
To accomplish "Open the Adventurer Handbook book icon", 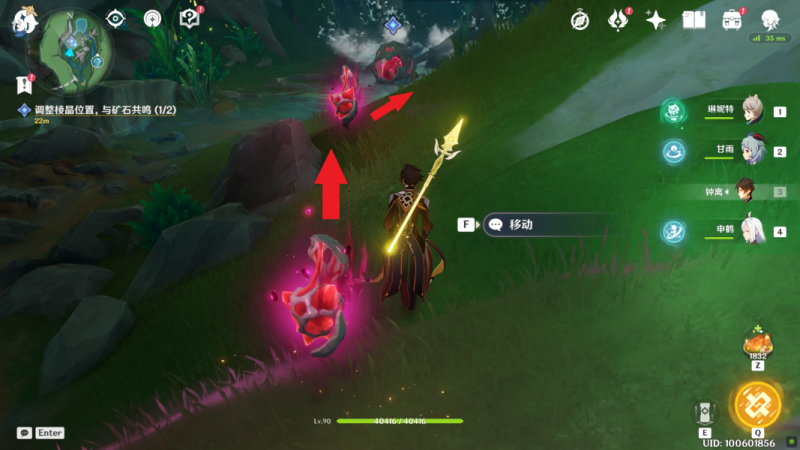I will 694,19.
